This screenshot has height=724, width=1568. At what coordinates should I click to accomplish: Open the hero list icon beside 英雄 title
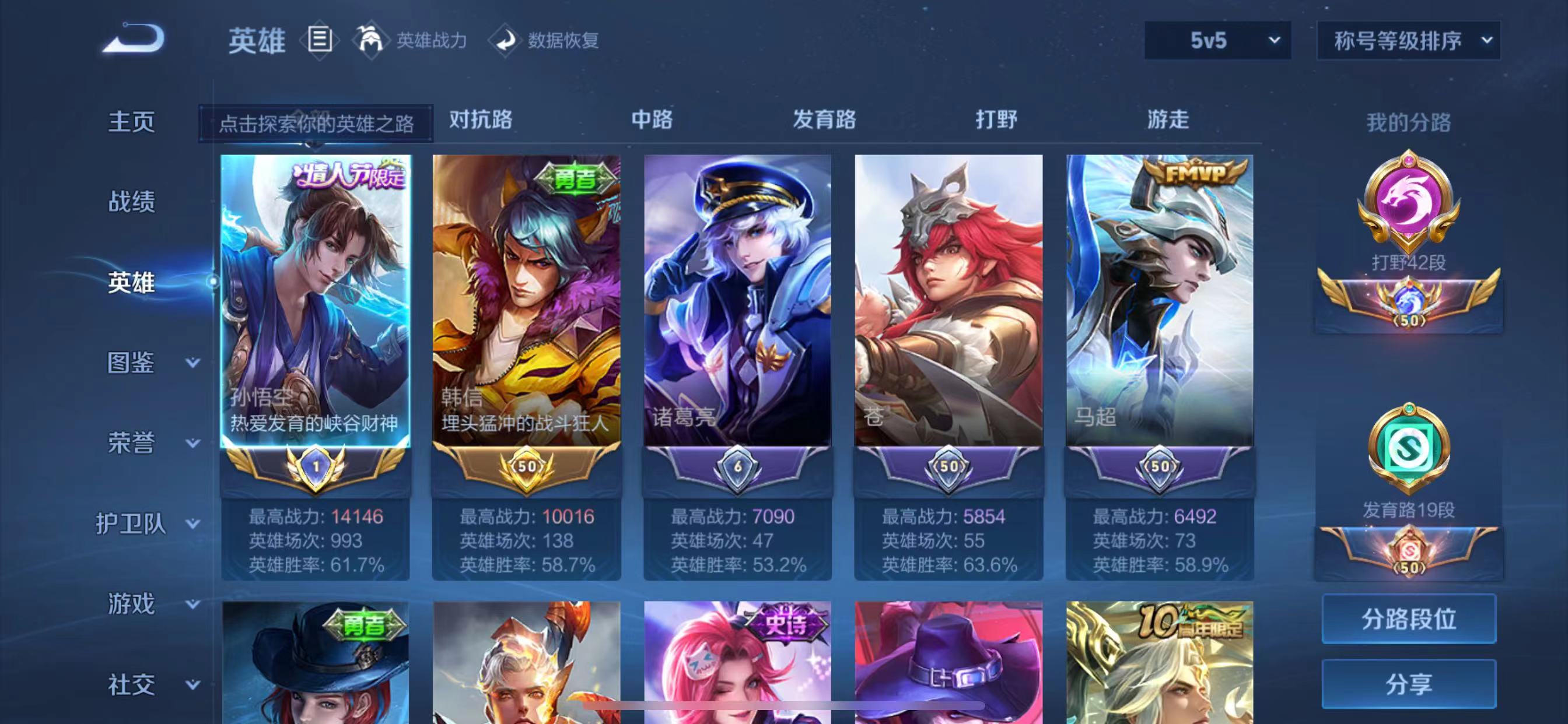(x=319, y=40)
